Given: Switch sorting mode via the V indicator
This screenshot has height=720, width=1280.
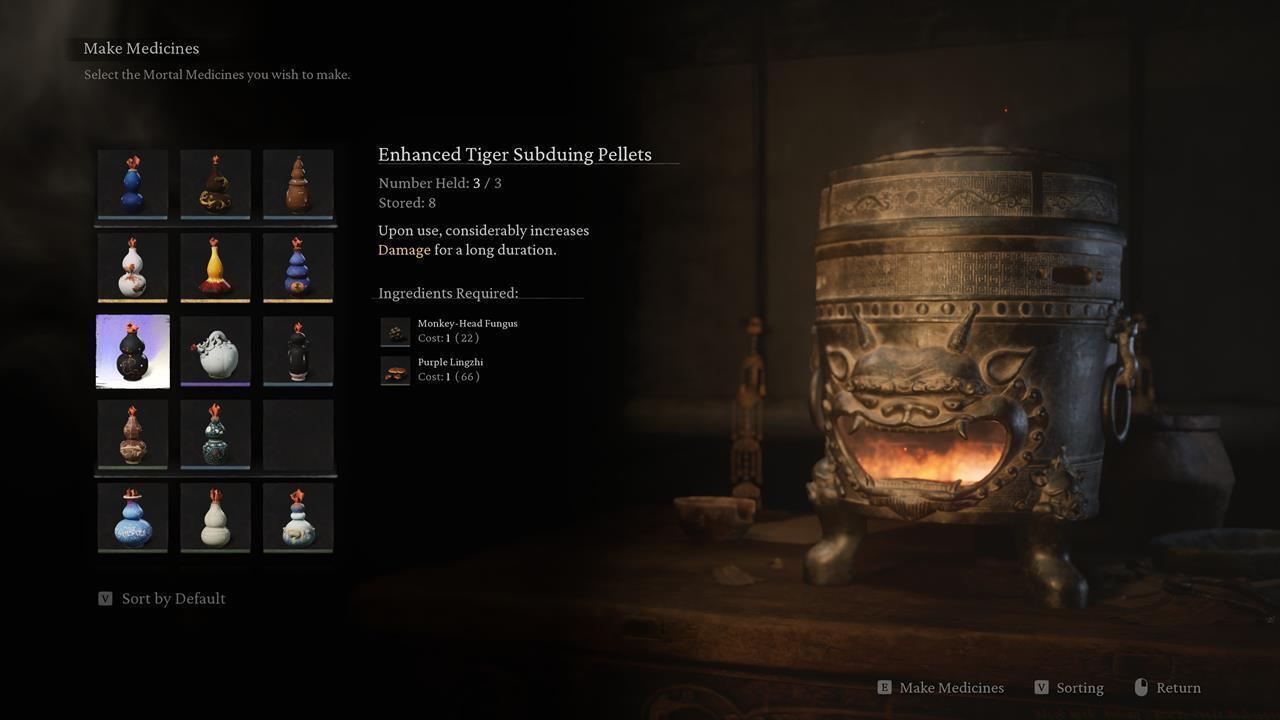Looking at the screenshot, I should (105, 598).
